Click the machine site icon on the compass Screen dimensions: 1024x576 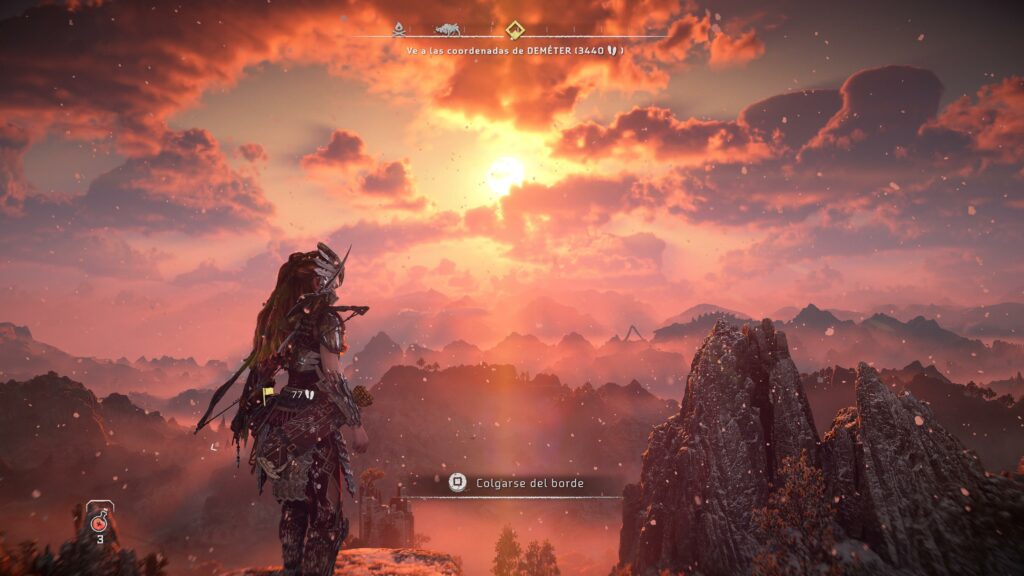coord(449,29)
